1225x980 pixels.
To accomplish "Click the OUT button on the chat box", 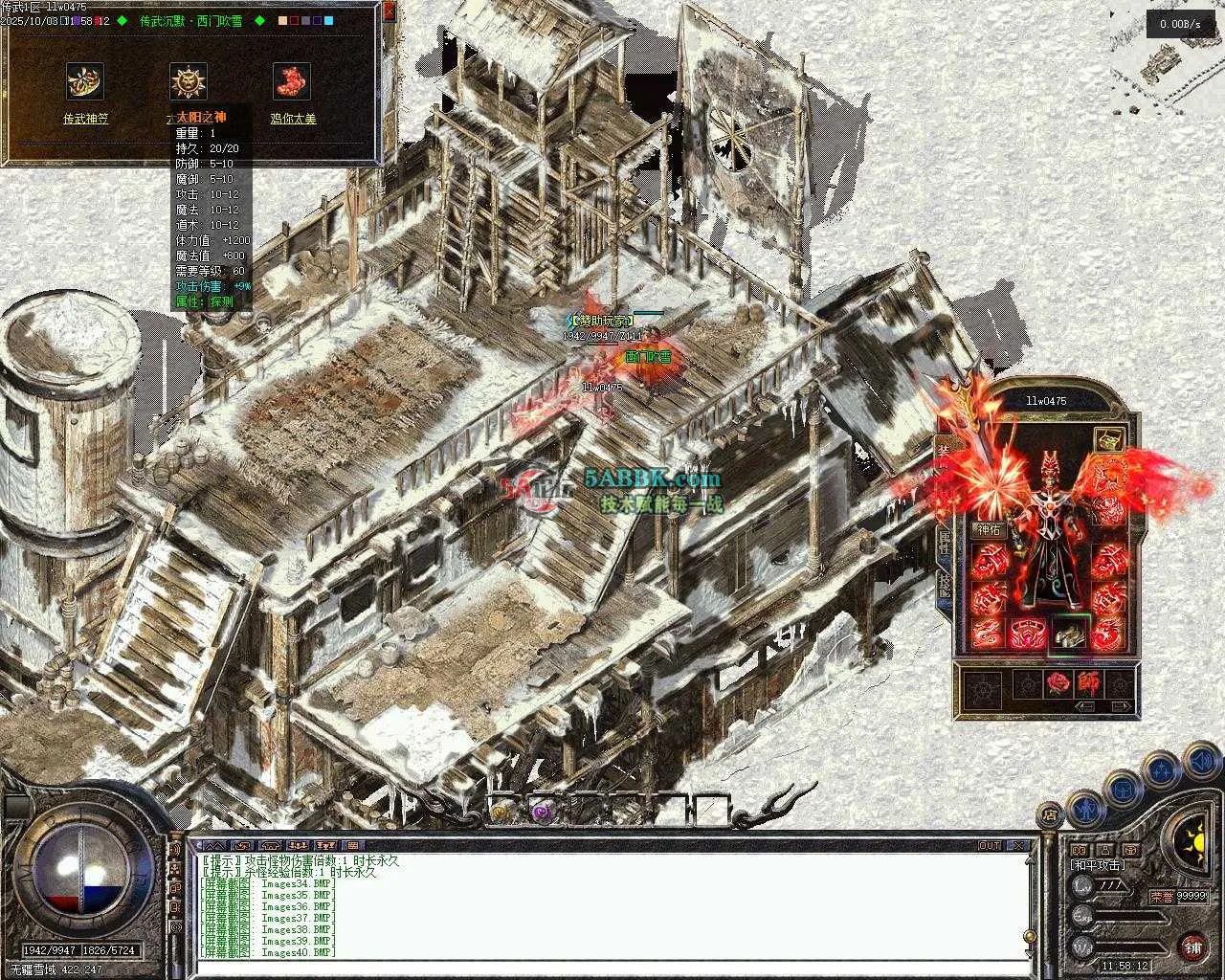I will [990, 845].
